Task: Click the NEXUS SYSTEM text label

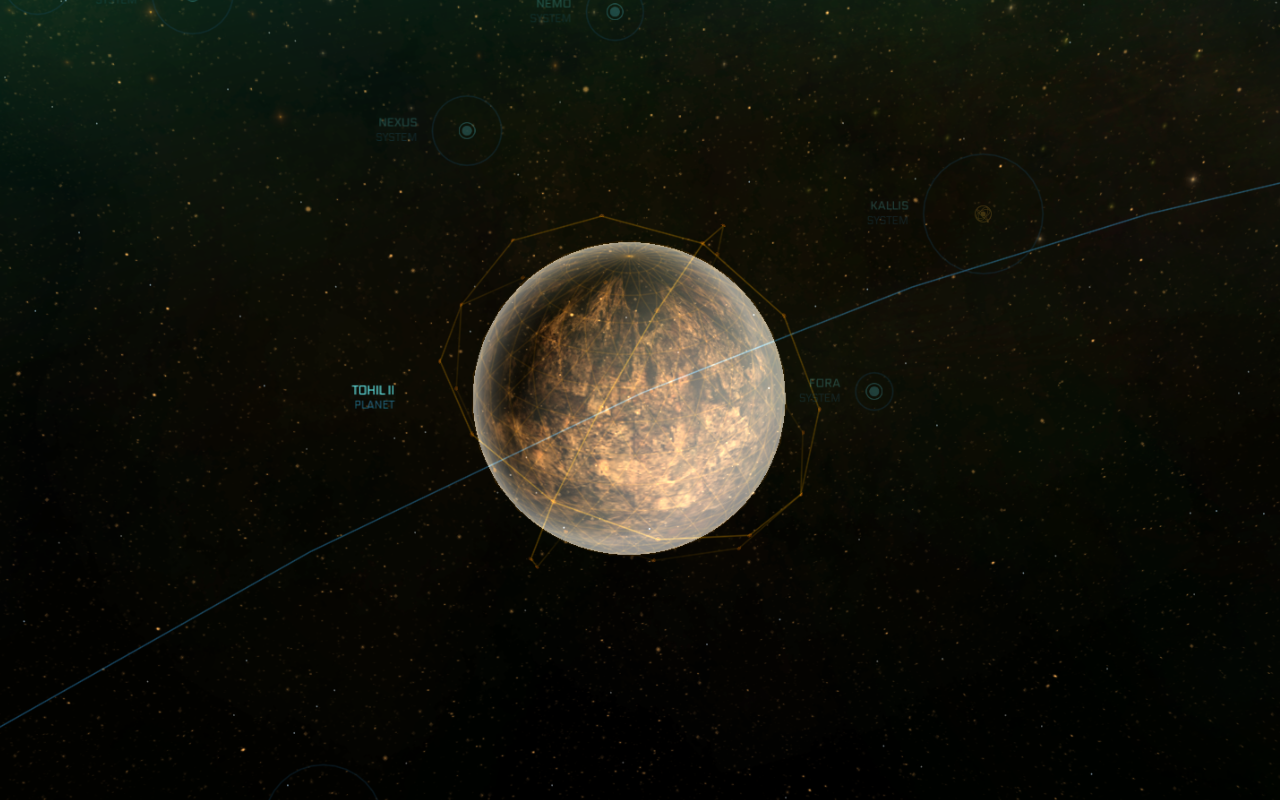Action: click(x=396, y=128)
